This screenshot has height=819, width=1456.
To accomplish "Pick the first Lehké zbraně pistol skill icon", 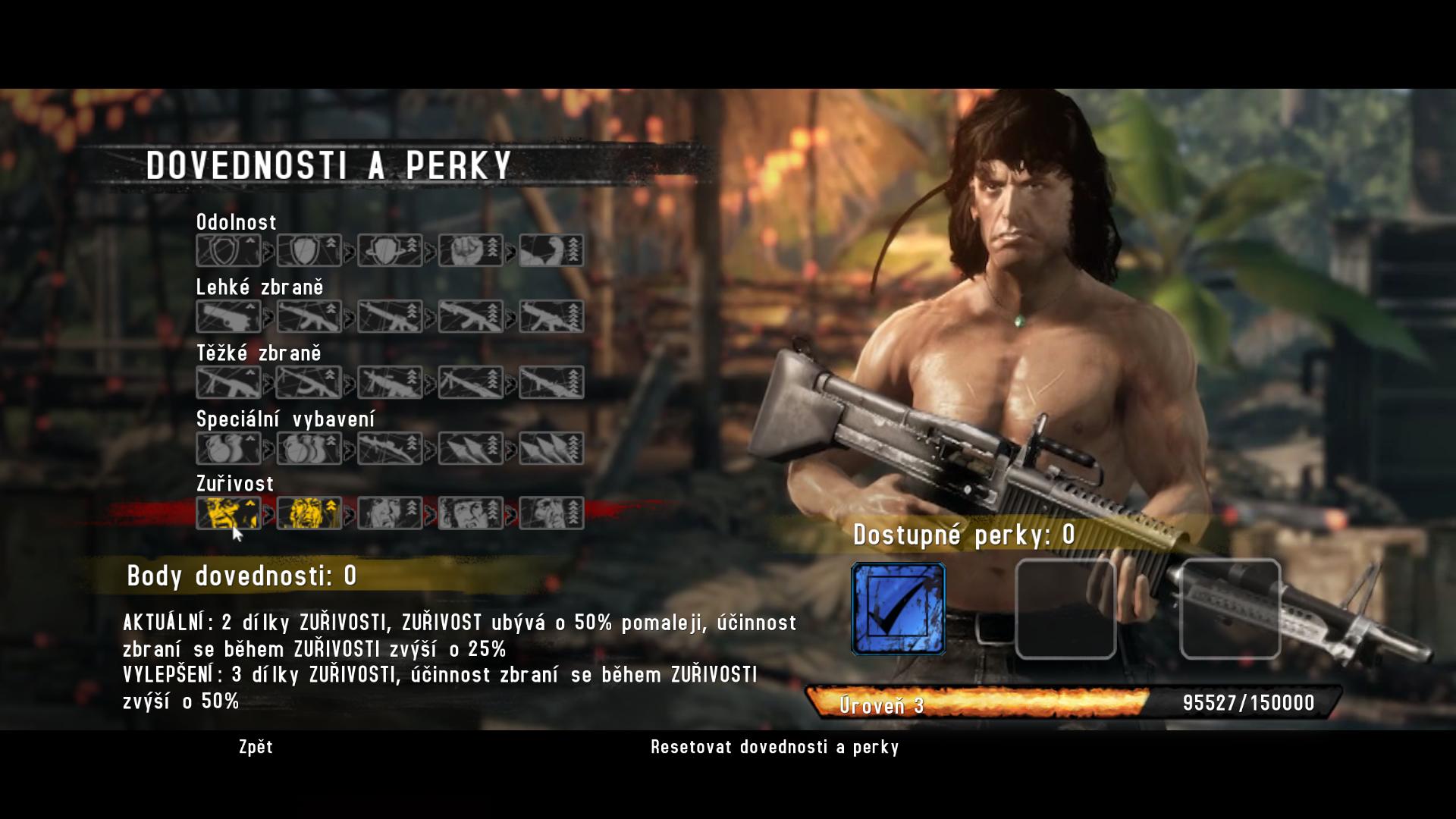I will click(x=229, y=315).
